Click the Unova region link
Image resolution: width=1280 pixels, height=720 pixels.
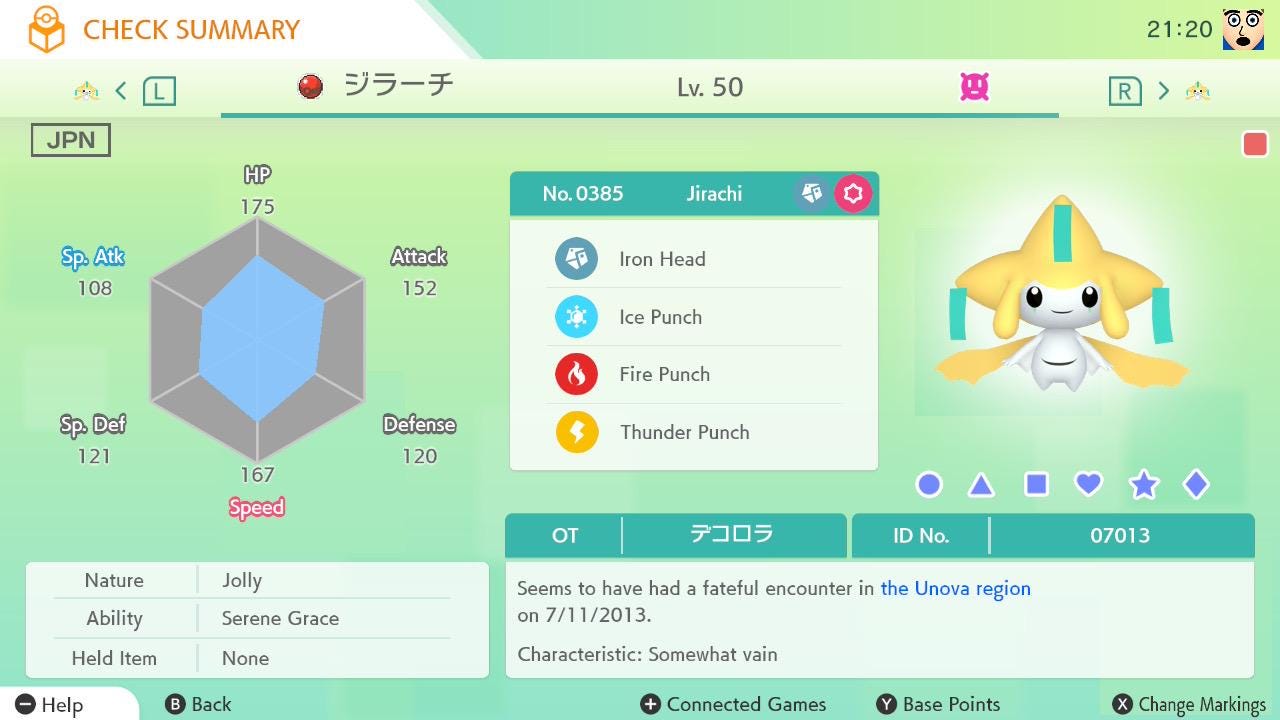point(955,588)
